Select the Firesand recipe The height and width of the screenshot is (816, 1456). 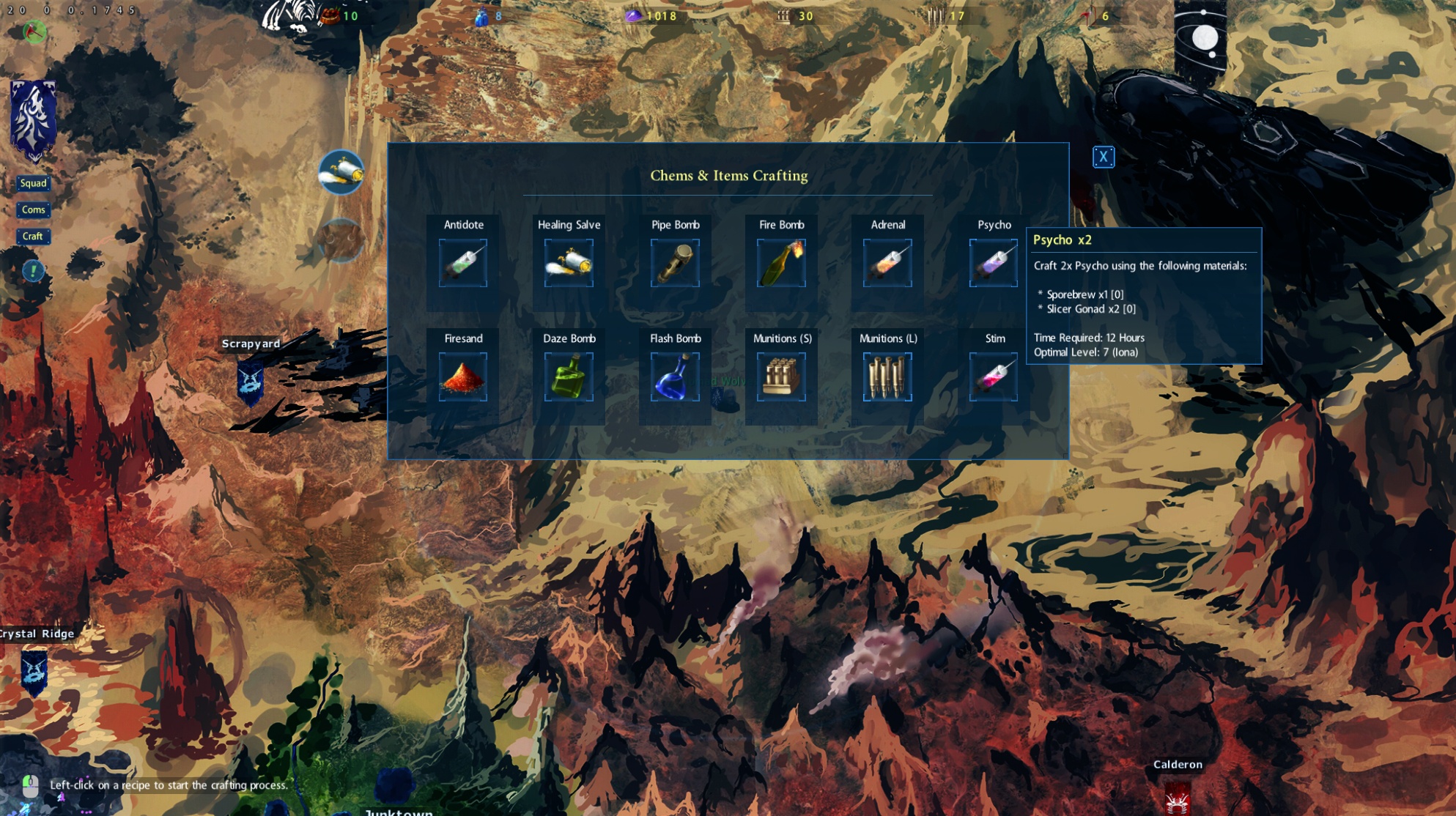[463, 377]
